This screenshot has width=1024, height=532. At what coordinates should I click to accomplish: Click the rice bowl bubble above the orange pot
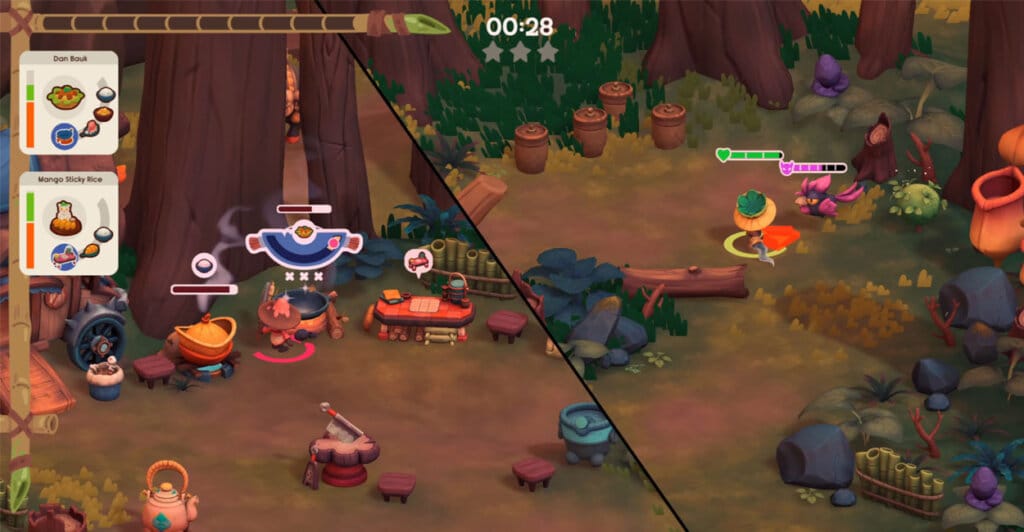pos(204,267)
